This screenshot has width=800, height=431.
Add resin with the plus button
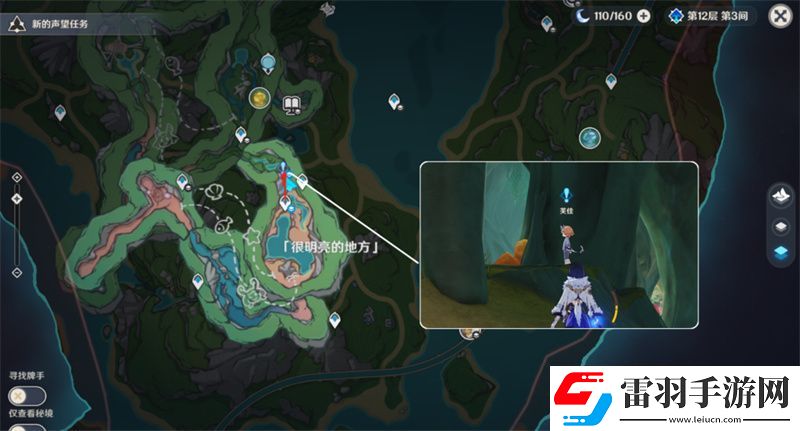(643, 16)
